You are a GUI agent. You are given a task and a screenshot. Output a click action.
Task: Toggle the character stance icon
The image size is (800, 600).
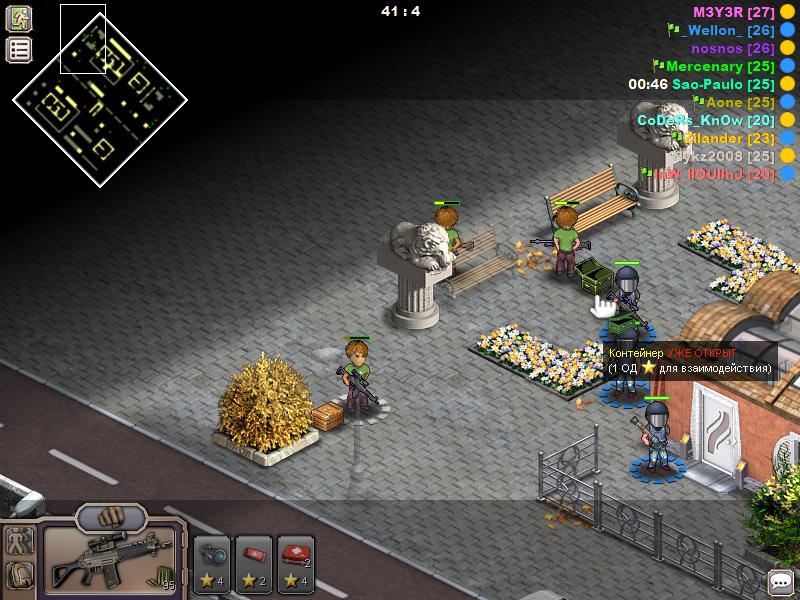(x=19, y=542)
